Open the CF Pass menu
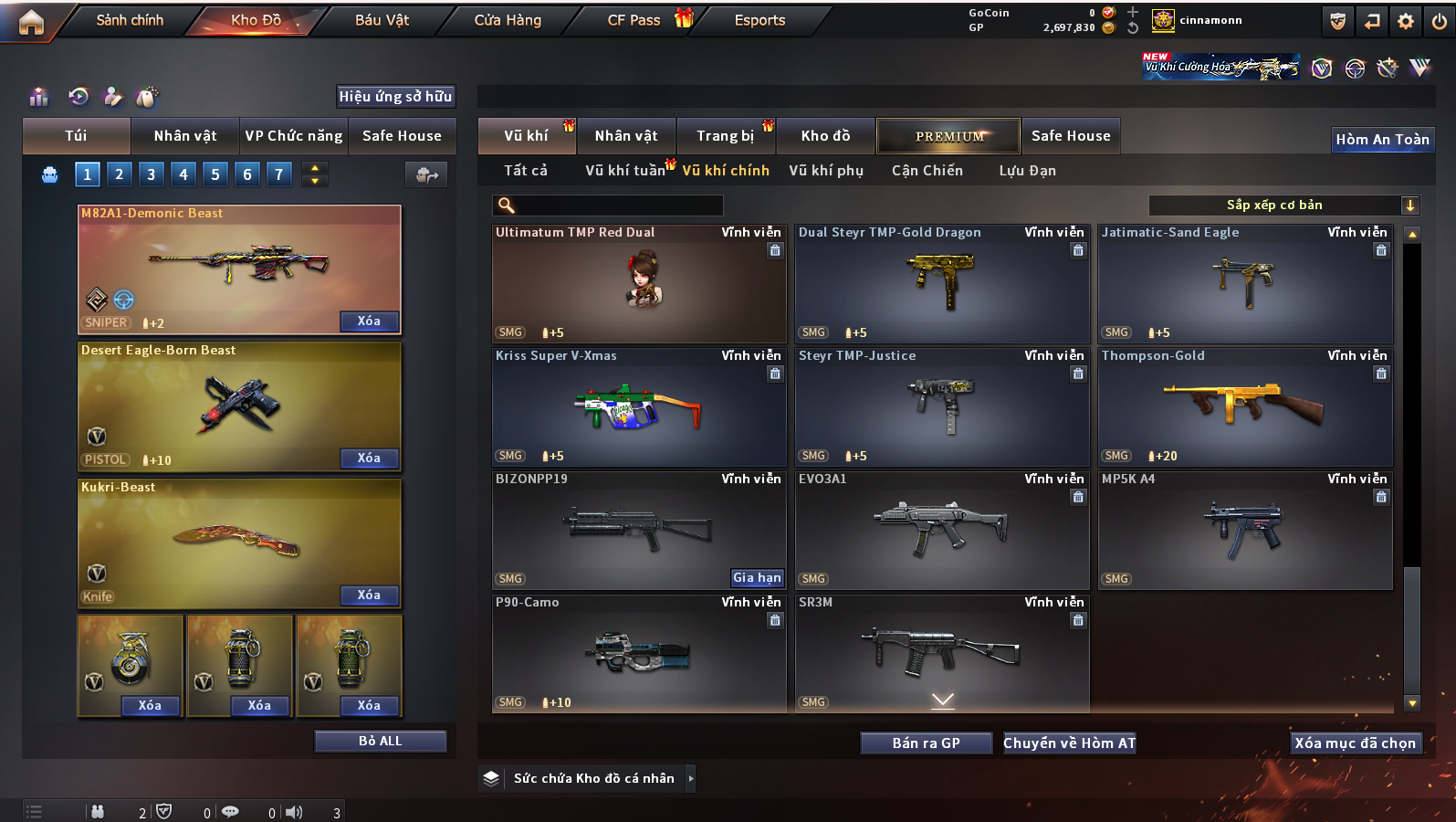 (x=634, y=20)
